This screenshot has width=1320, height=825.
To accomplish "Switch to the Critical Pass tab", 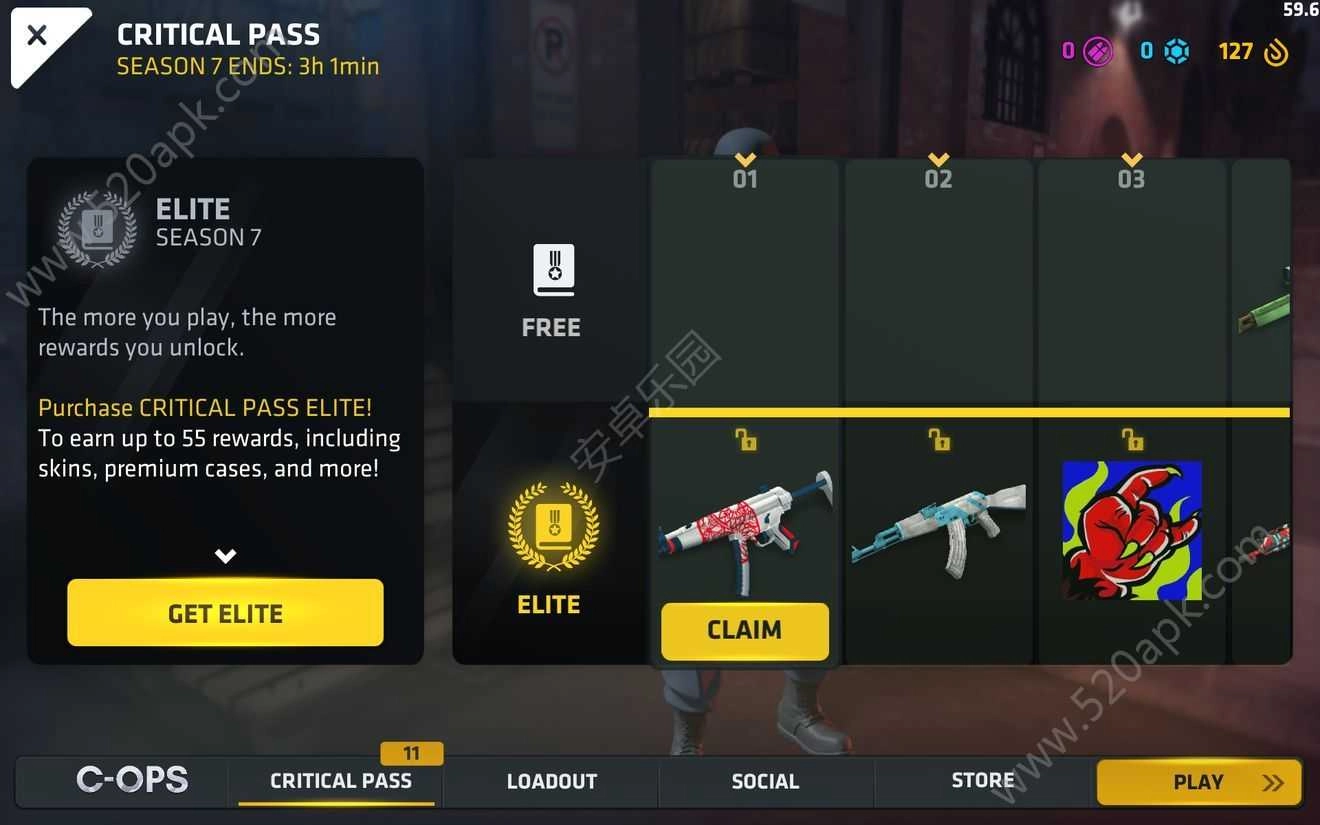I will pyautogui.click(x=340, y=781).
